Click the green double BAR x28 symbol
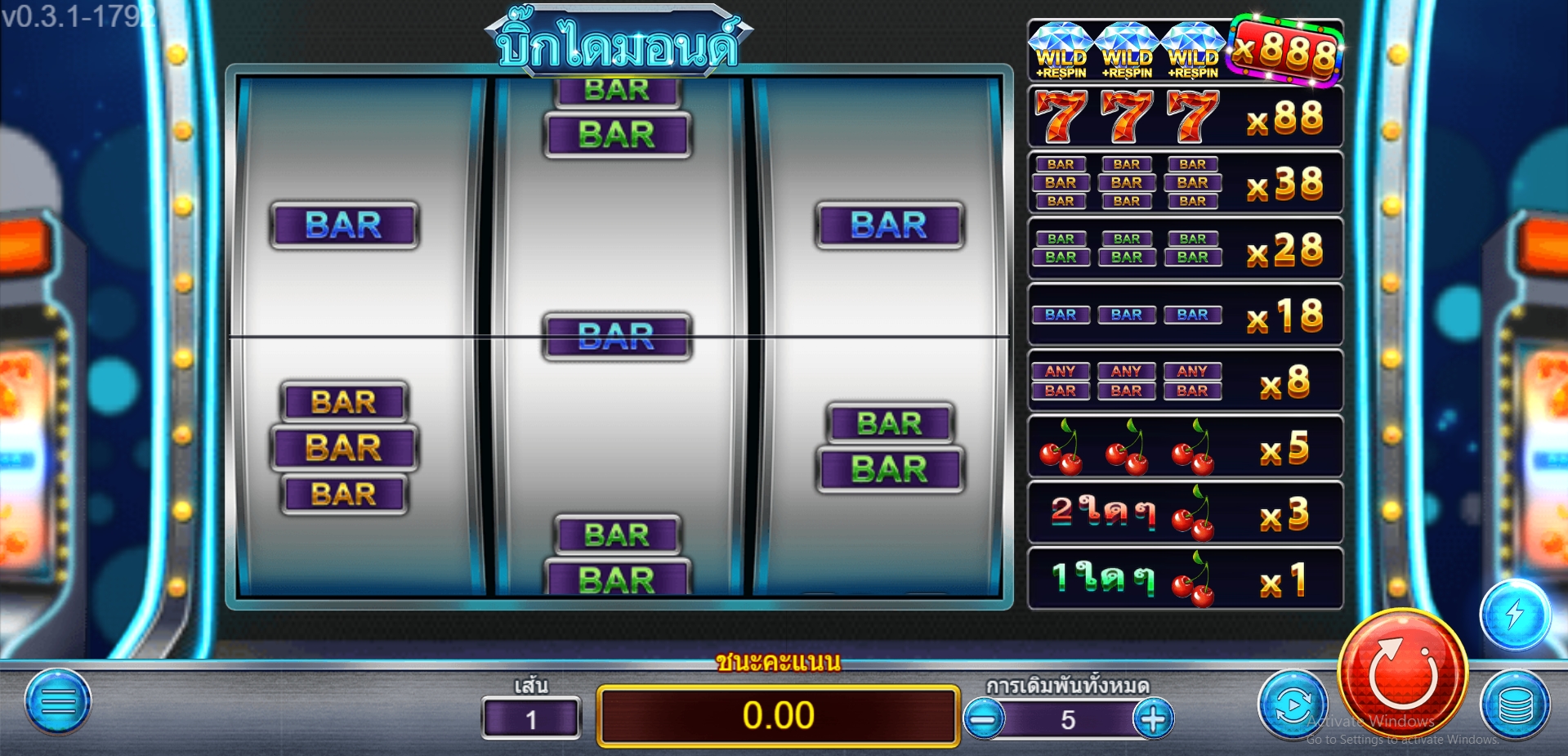Screen dimensions: 1568x756 (1060, 248)
